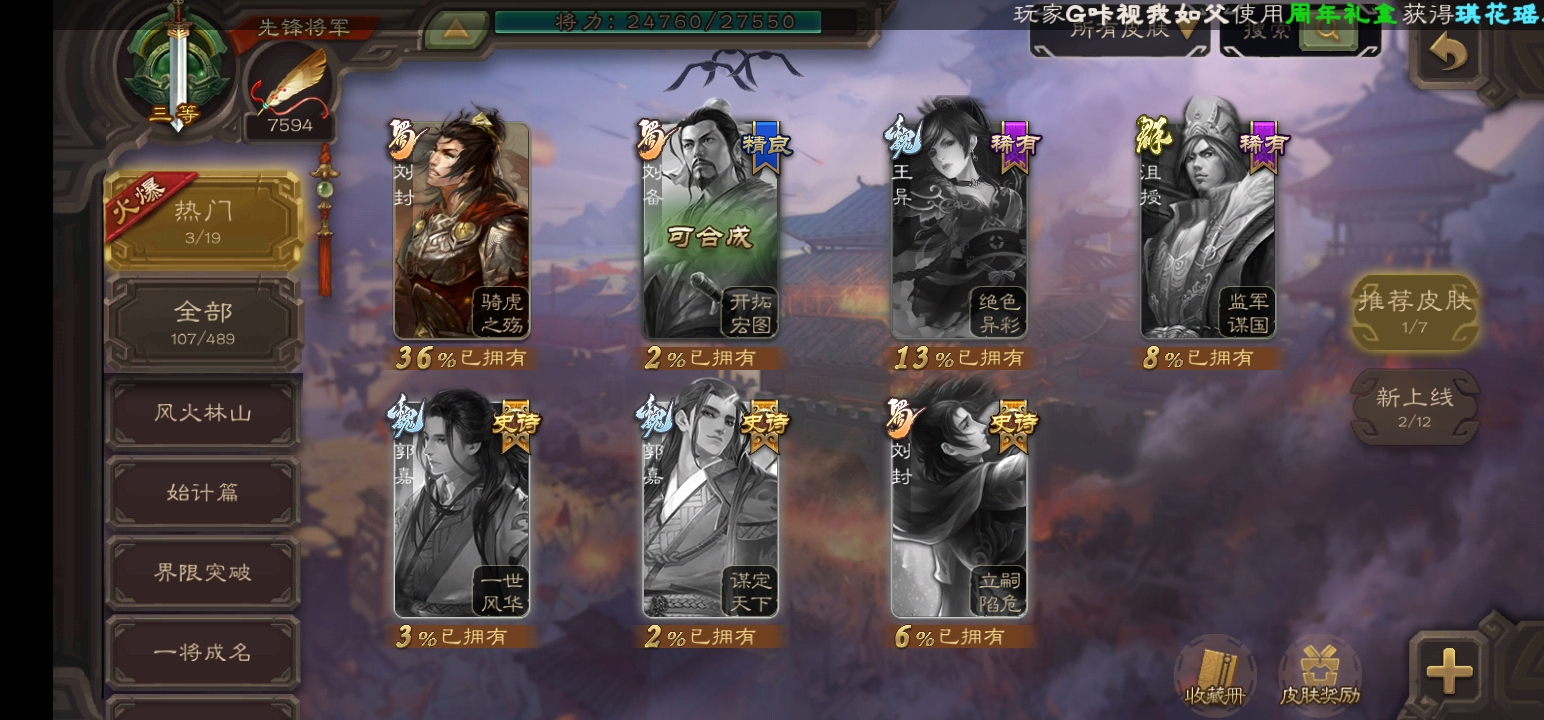Viewport: 1544px width, 720px height.
Task: Open the 所有皮肤 filter dropdown
Action: coord(1119,32)
